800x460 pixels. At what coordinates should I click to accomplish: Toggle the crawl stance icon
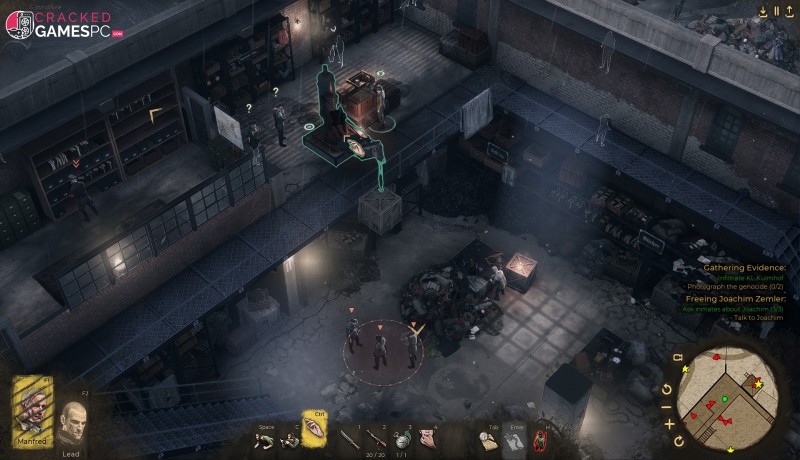coord(266,438)
